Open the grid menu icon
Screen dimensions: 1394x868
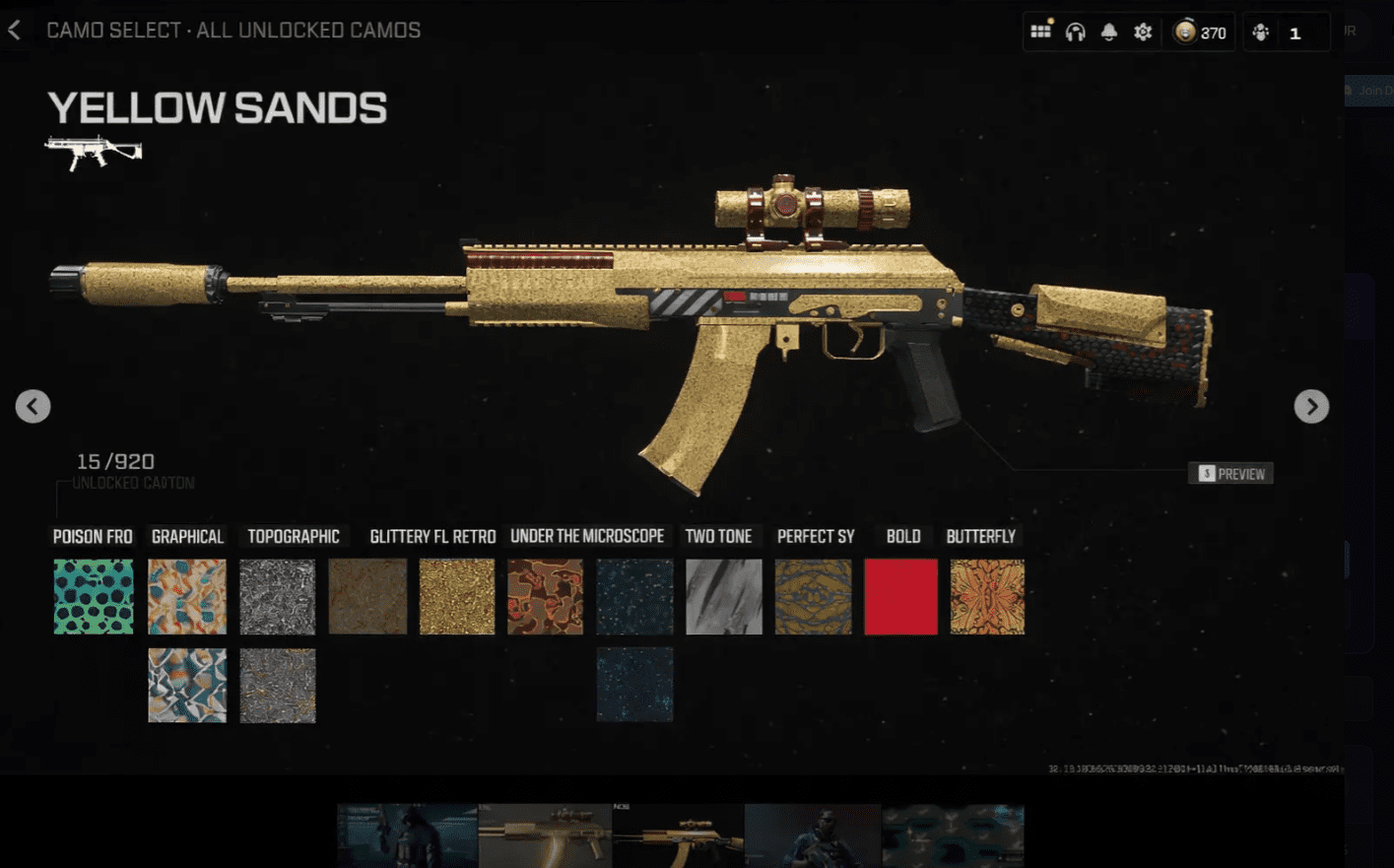point(1040,32)
